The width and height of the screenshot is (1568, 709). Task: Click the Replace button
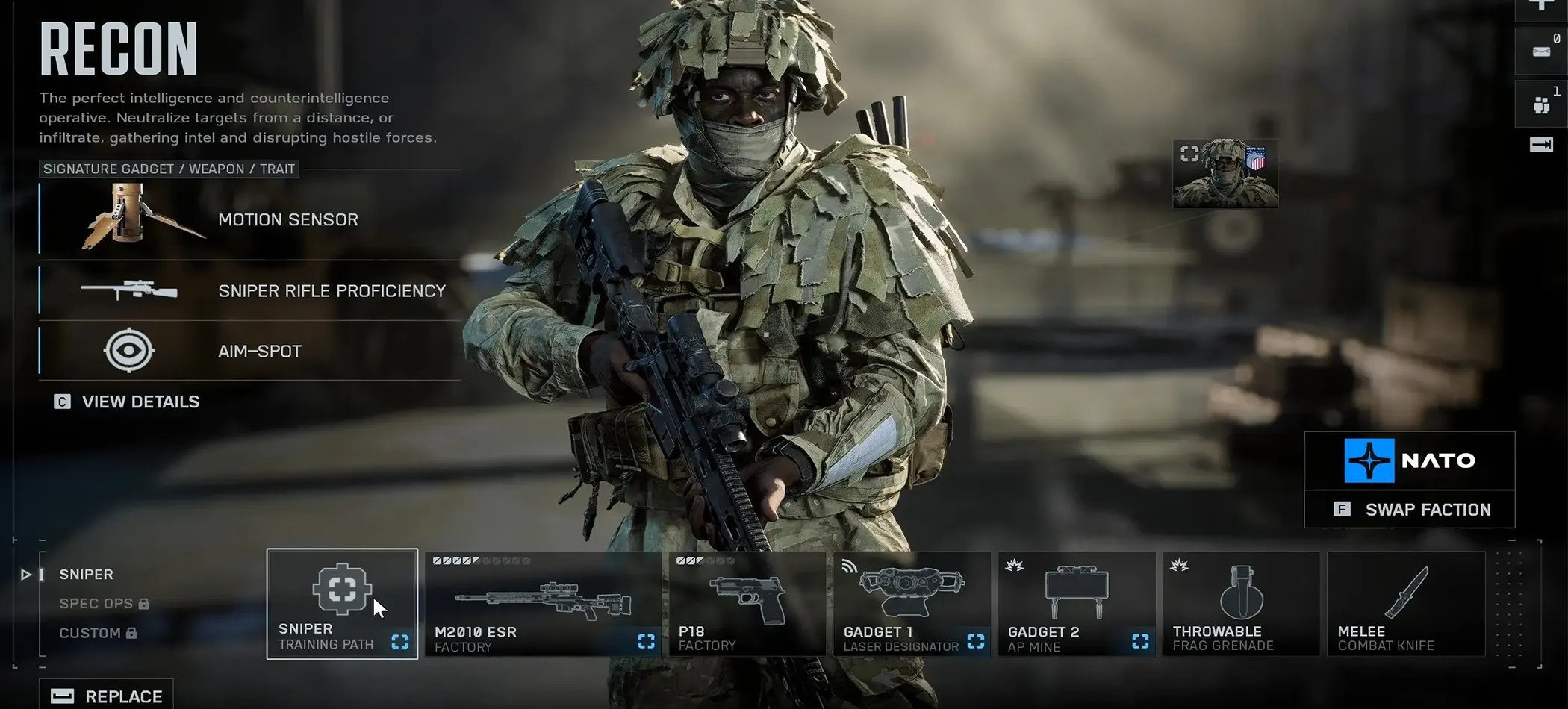point(106,696)
